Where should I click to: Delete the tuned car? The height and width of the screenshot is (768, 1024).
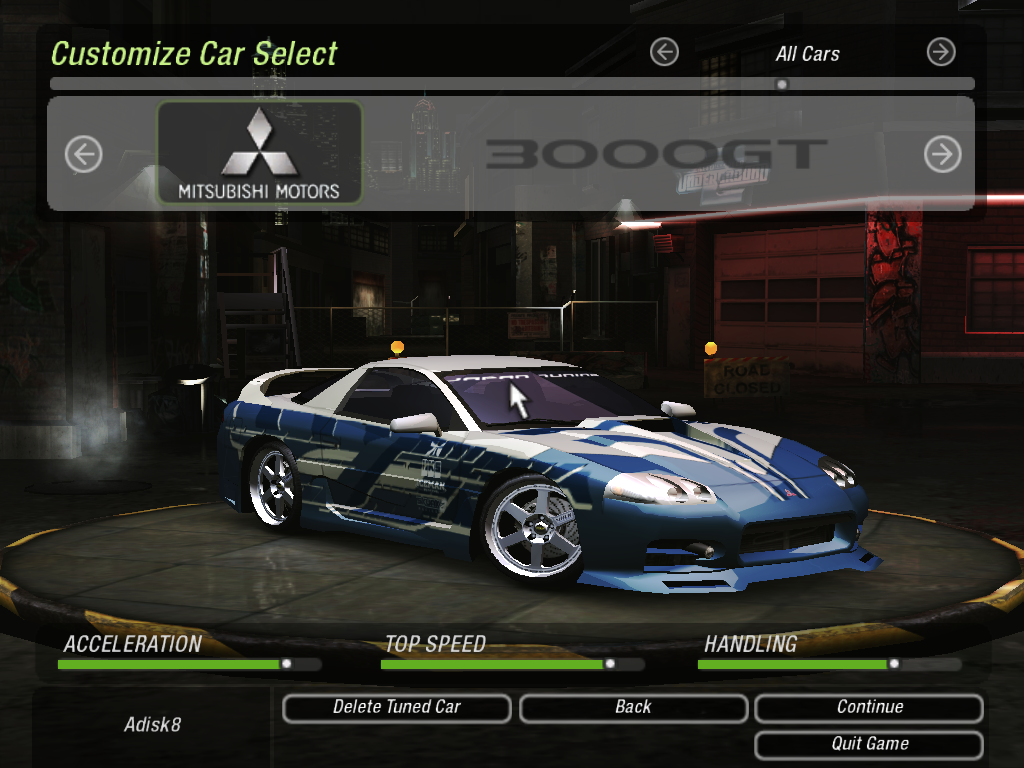click(x=397, y=708)
